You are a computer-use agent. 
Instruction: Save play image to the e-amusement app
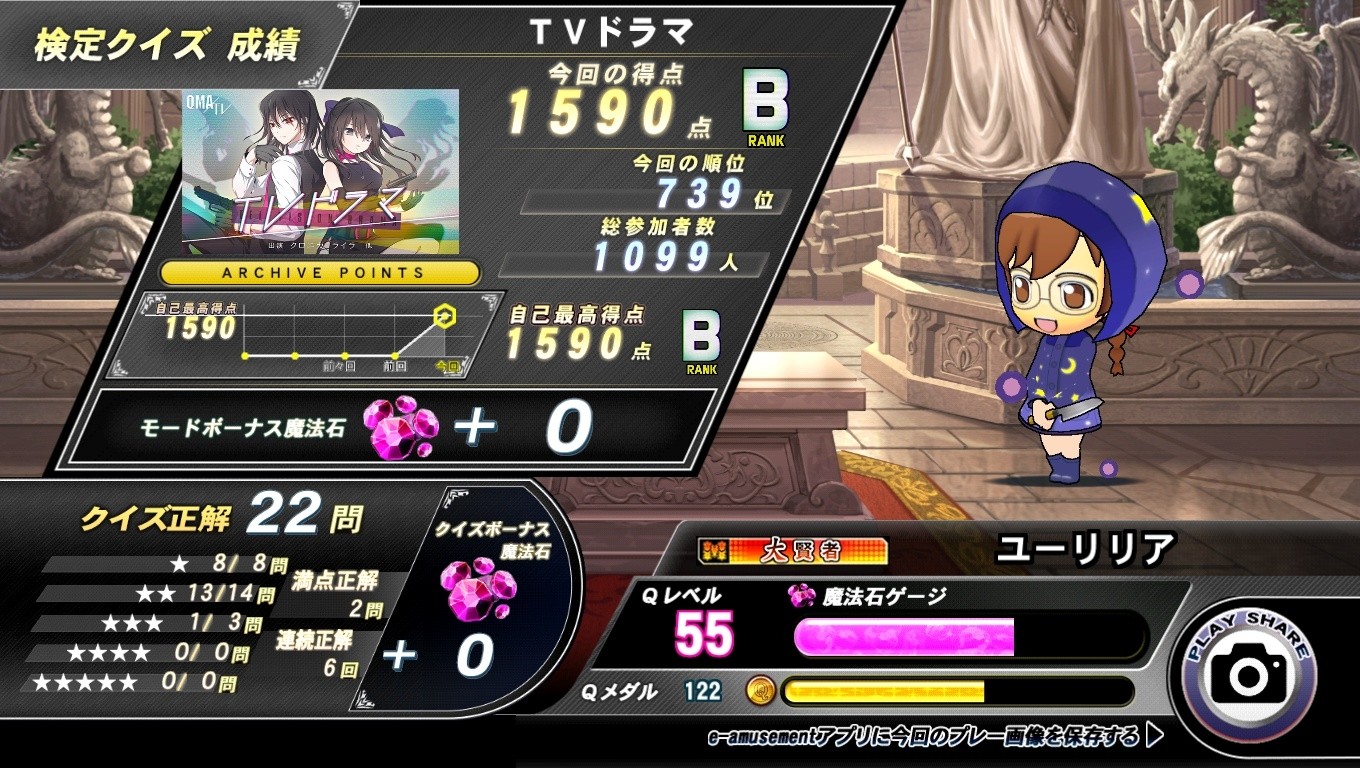(935, 737)
